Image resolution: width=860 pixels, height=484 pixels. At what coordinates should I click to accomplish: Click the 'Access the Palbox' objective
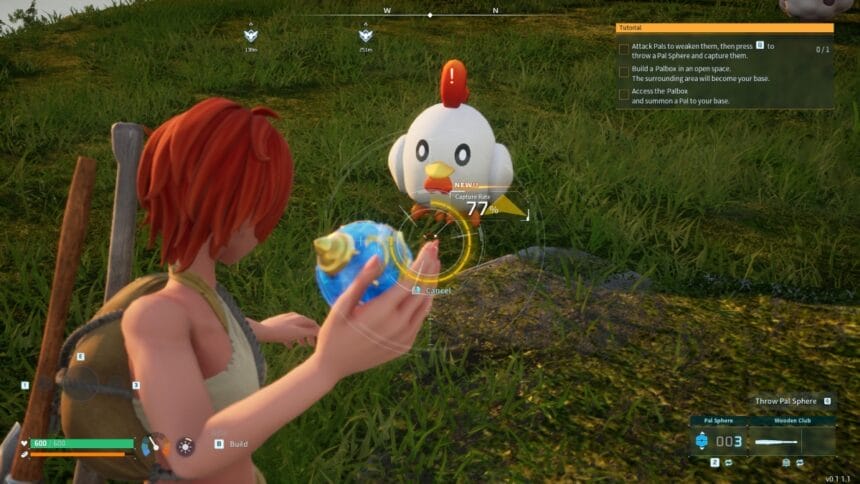click(690, 97)
